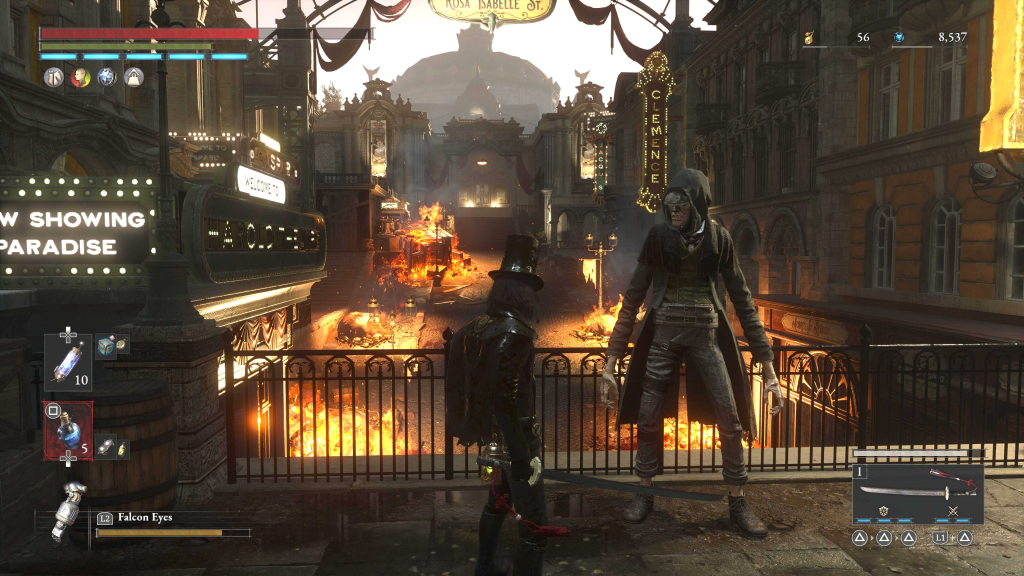Select the small yellow bottle queue item

121,451
